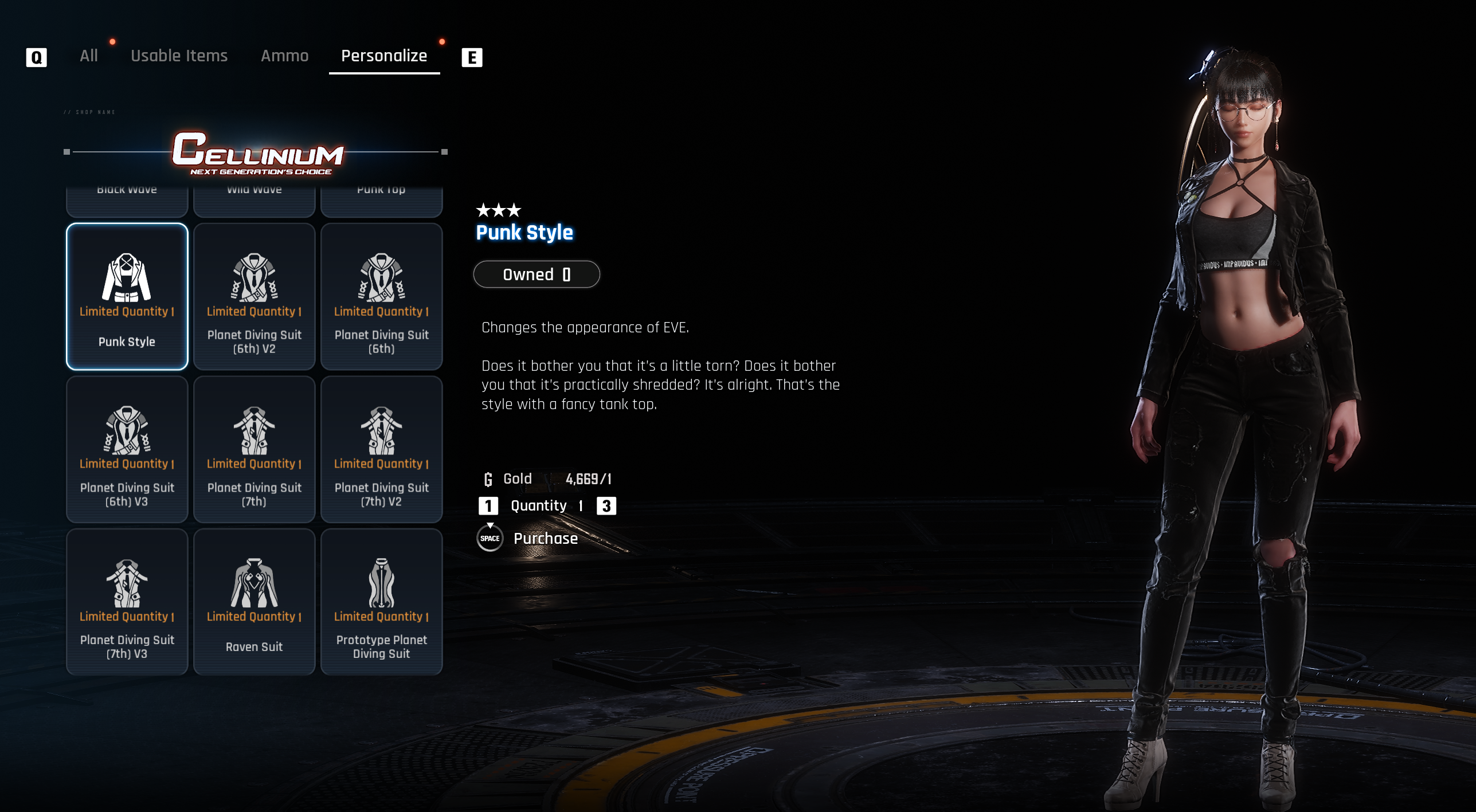The width and height of the screenshot is (1476, 812).
Task: Choose the partially hidden Wild Wave tile
Action: point(255,200)
